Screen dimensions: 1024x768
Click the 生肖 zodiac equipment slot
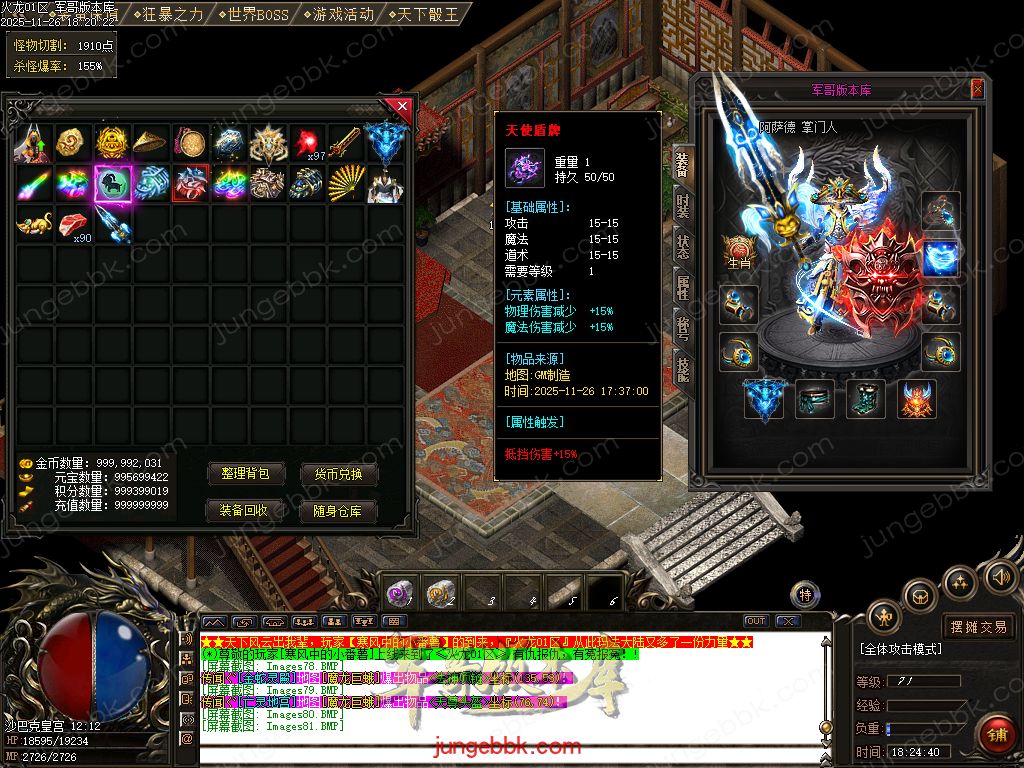(739, 253)
